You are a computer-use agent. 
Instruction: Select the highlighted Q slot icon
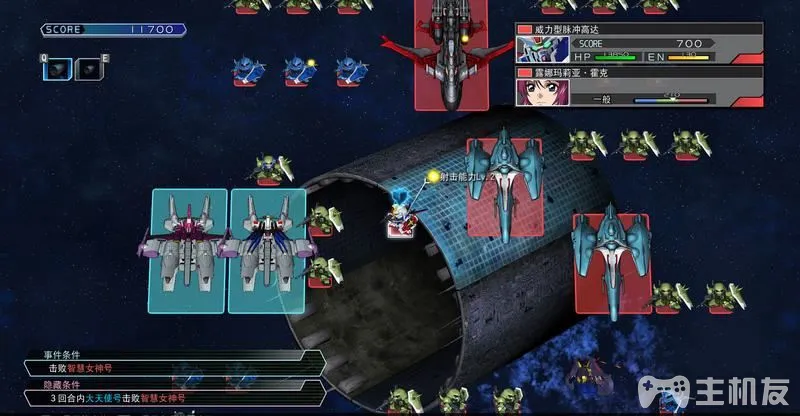pyautogui.click(x=60, y=68)
